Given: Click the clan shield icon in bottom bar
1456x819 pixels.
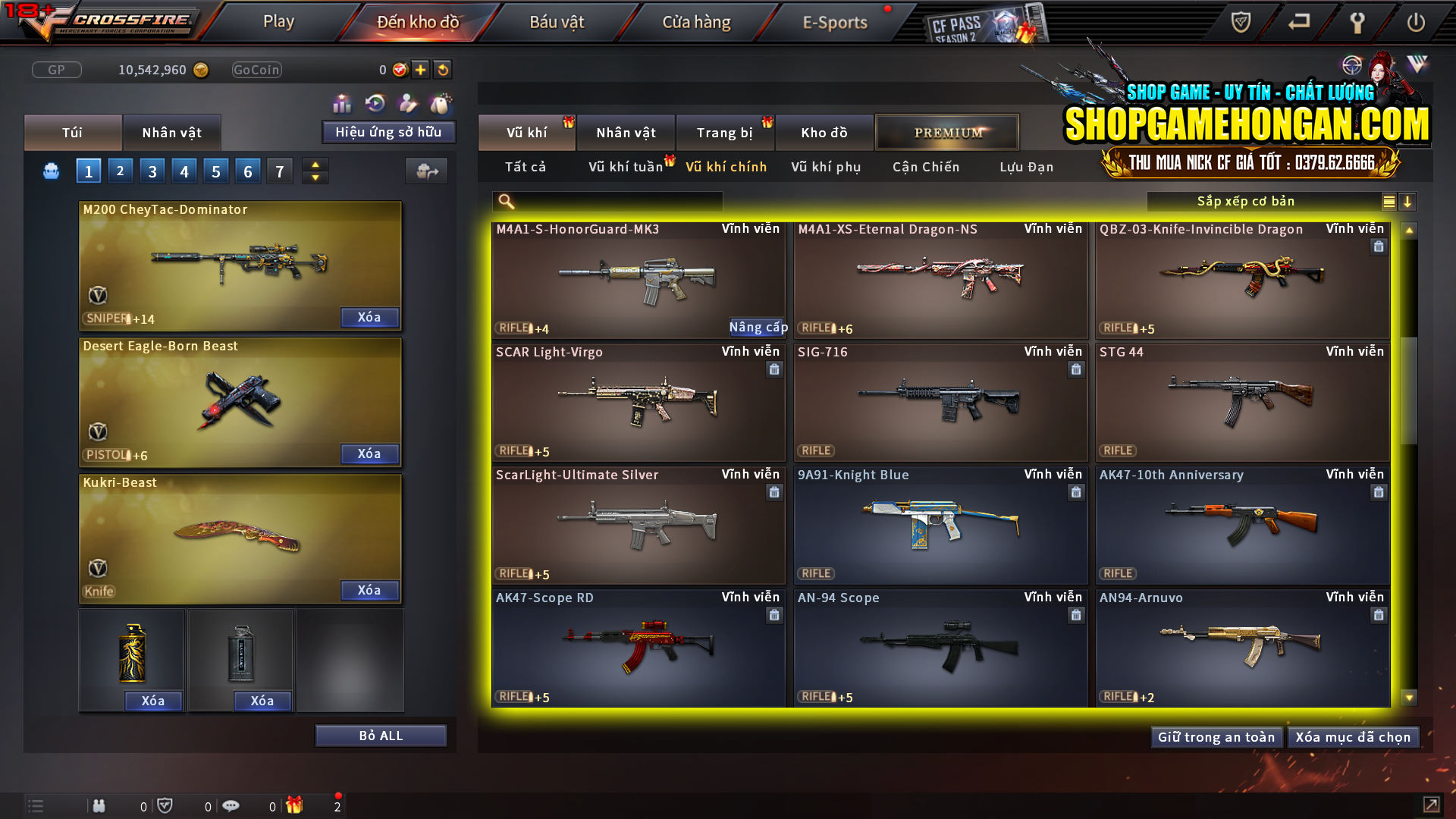Looking at the screenshot, I should click(167, 805).
